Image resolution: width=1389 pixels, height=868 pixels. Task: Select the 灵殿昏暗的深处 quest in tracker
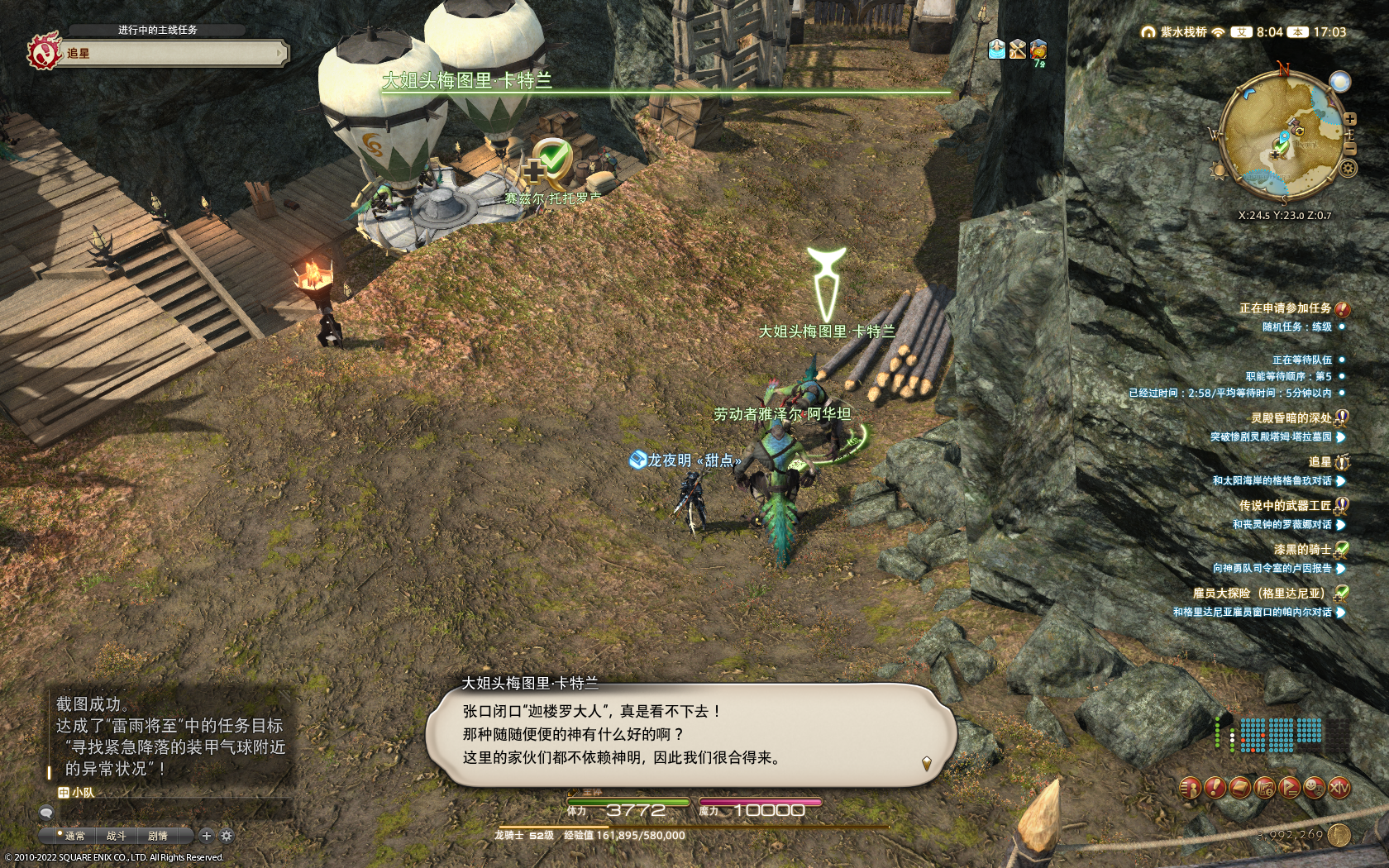tap(1291, 418)
